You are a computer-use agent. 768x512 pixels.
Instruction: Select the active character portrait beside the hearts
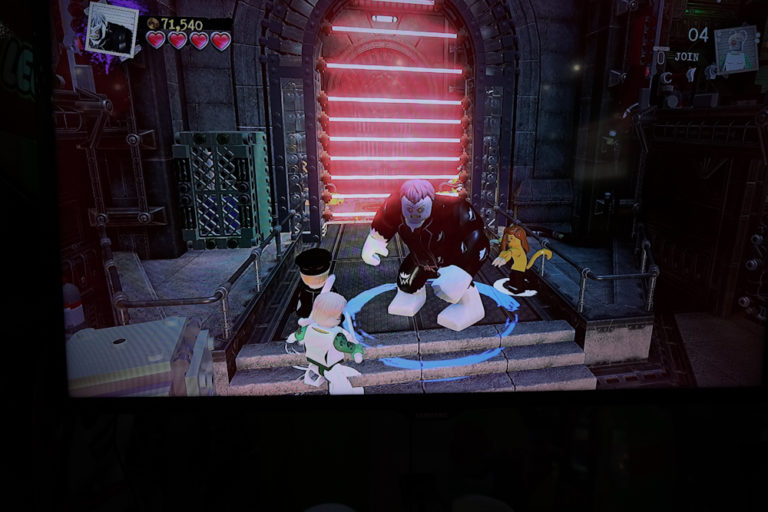coord(112,29)
